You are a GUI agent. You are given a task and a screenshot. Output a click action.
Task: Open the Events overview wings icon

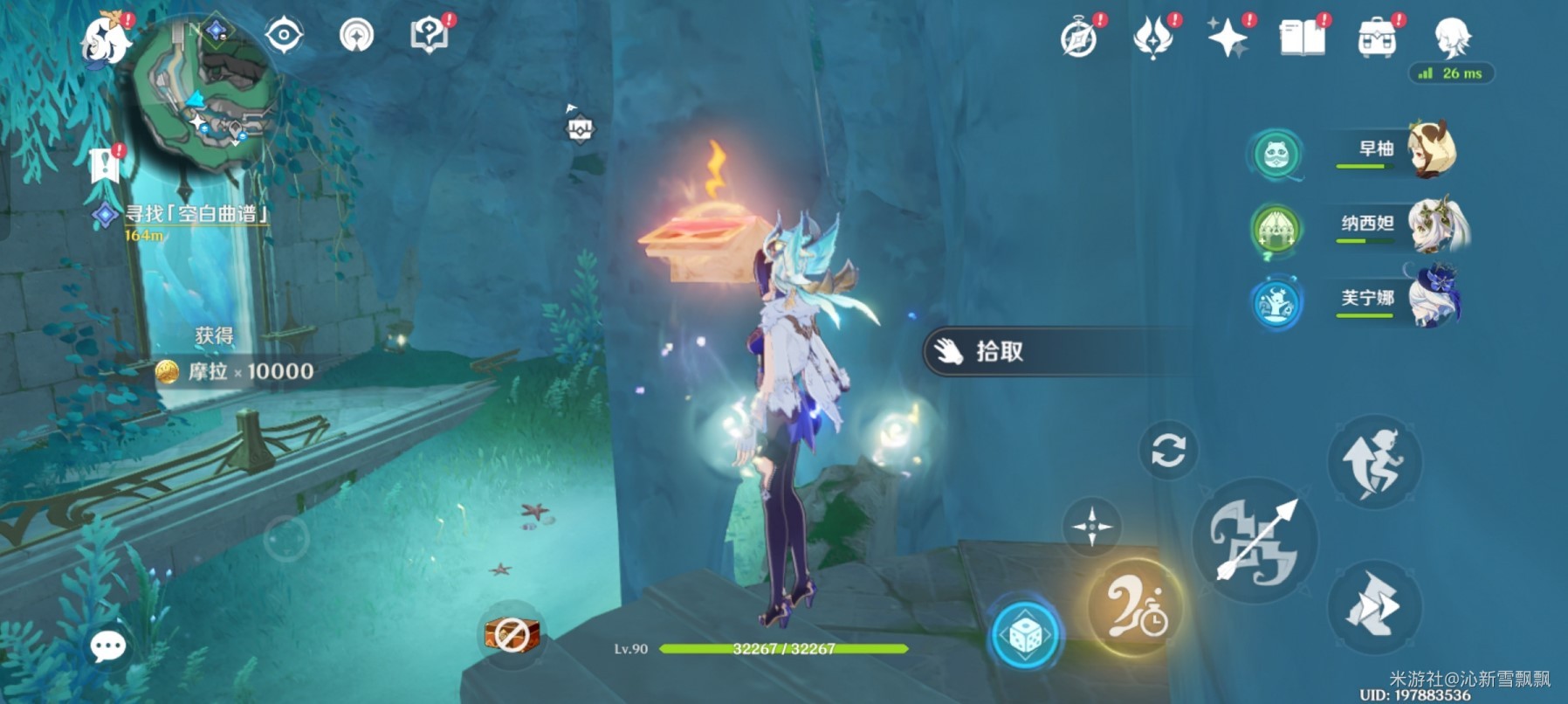point(1154,37)
